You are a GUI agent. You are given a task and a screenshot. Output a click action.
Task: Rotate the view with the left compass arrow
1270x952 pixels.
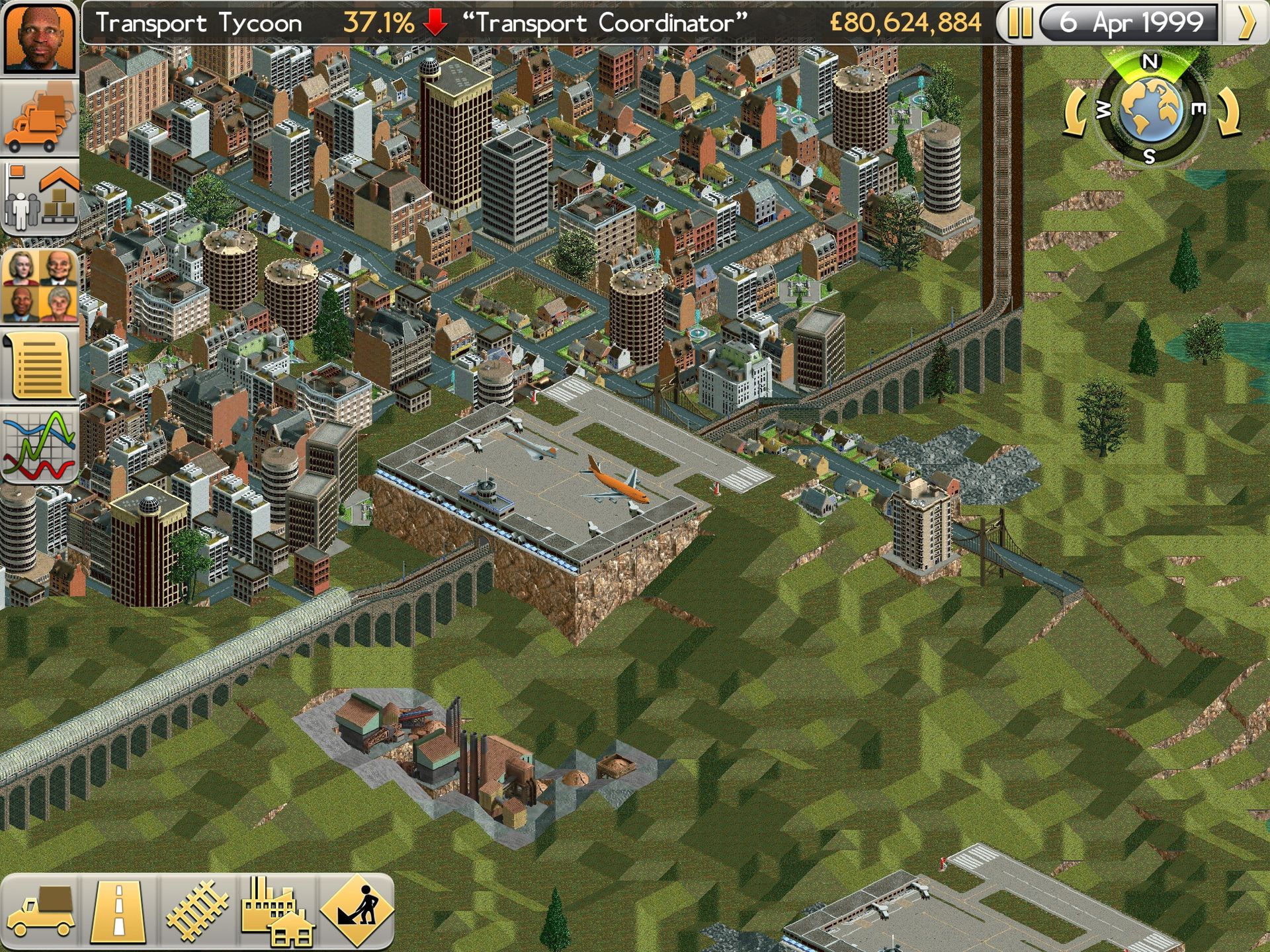click(x=1074, y=112)
